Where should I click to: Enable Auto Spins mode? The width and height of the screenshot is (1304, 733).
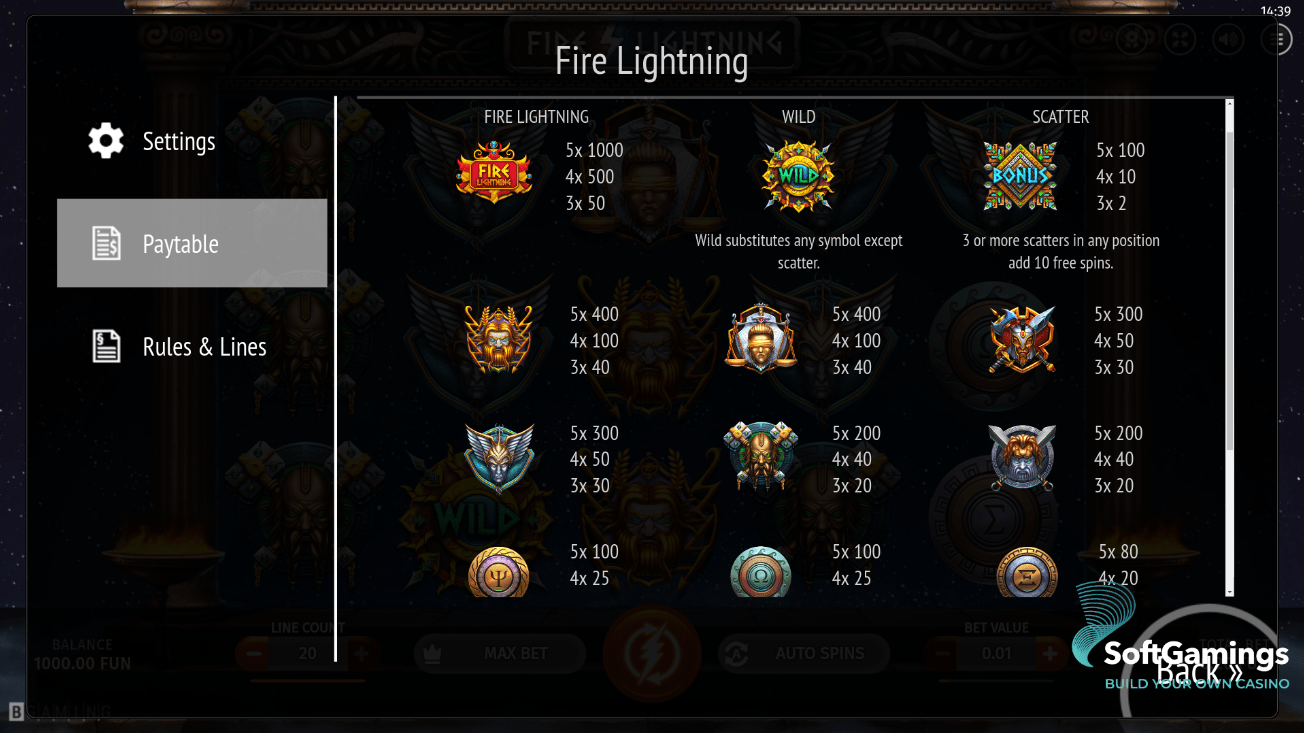pos(803,653)
